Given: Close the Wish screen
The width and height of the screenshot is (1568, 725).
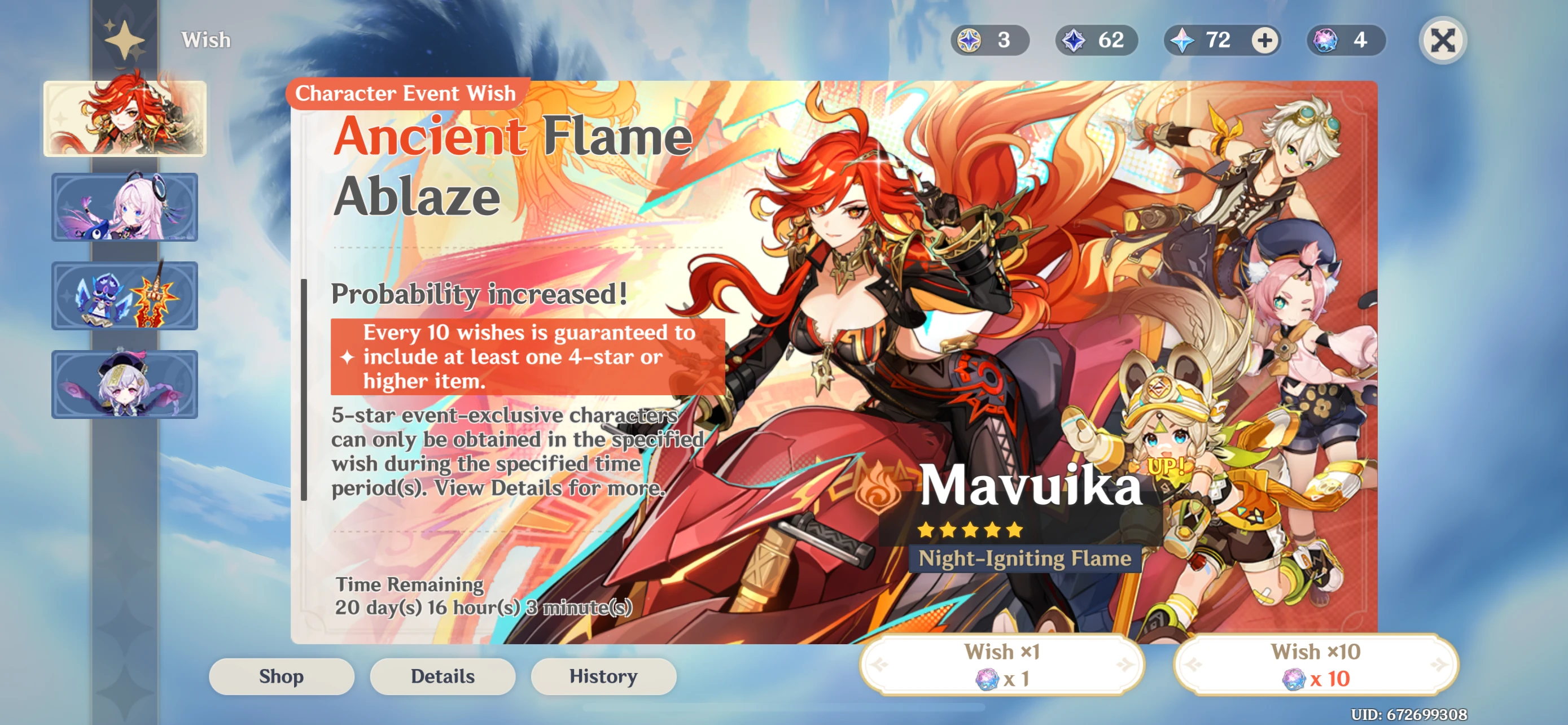Looking at the screenshot, I should (x=1443, y=41).
